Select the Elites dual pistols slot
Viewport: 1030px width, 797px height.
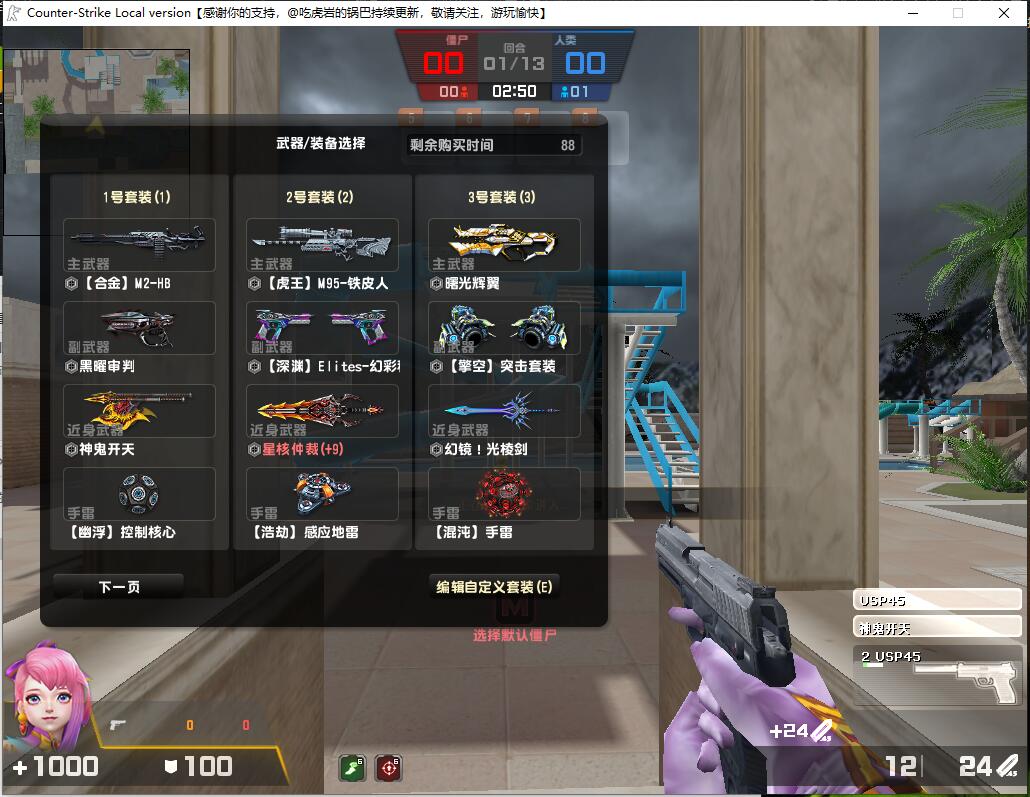click(x=322, y=328)
